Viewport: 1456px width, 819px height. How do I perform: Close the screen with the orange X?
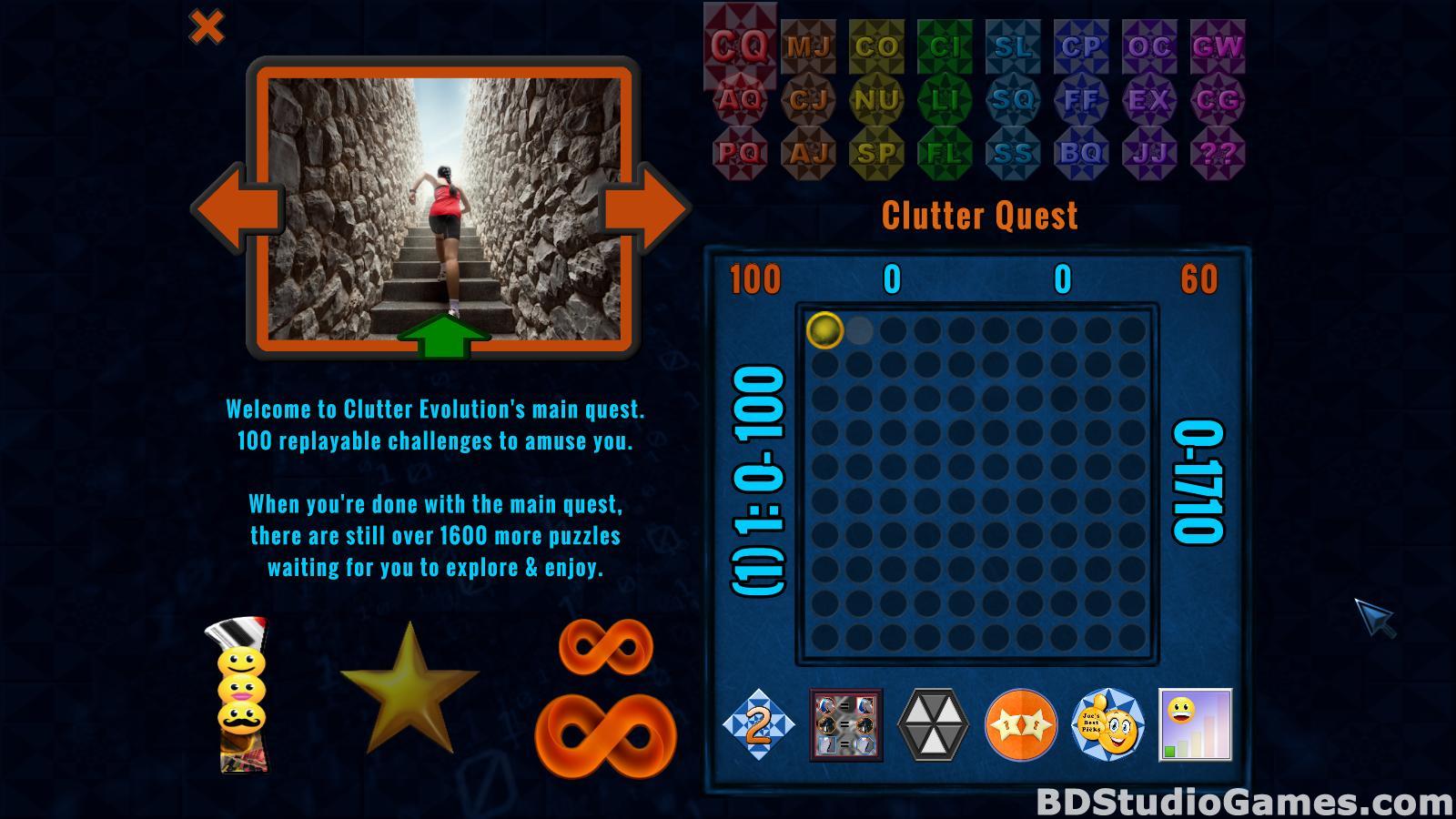point(207,27)
